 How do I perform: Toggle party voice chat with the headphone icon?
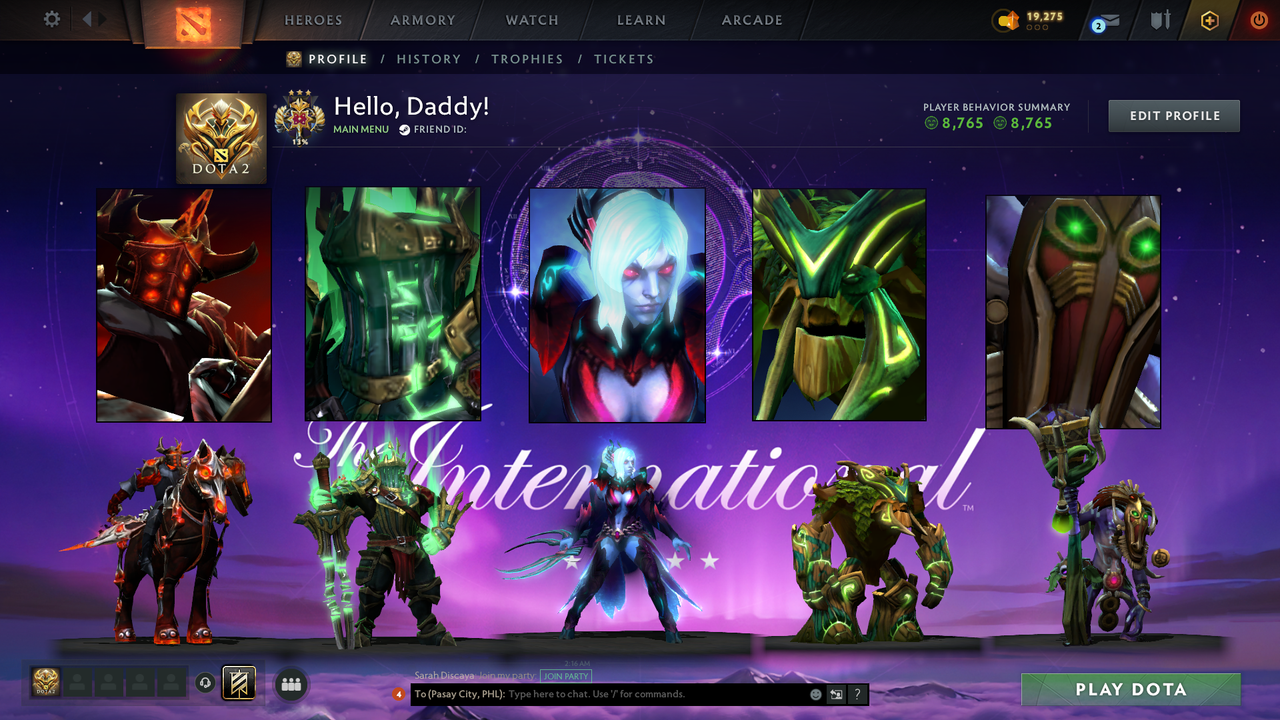(206, 683)
